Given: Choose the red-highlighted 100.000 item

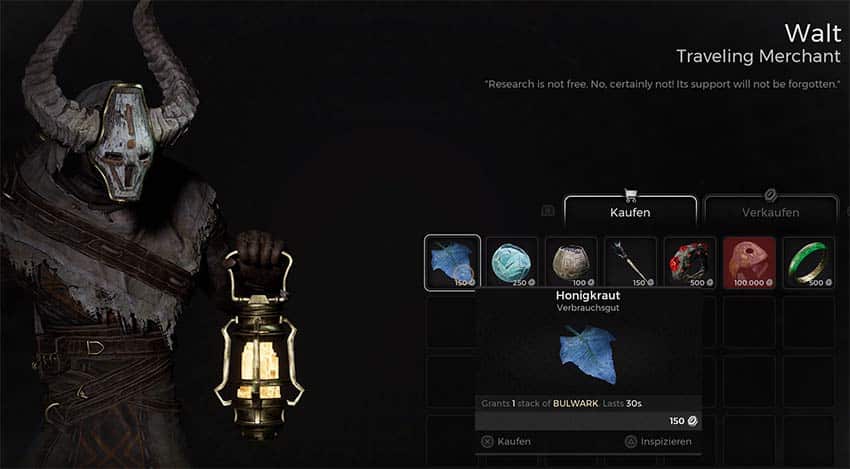Looking at the screenshot, I should [x=749, y=262].
